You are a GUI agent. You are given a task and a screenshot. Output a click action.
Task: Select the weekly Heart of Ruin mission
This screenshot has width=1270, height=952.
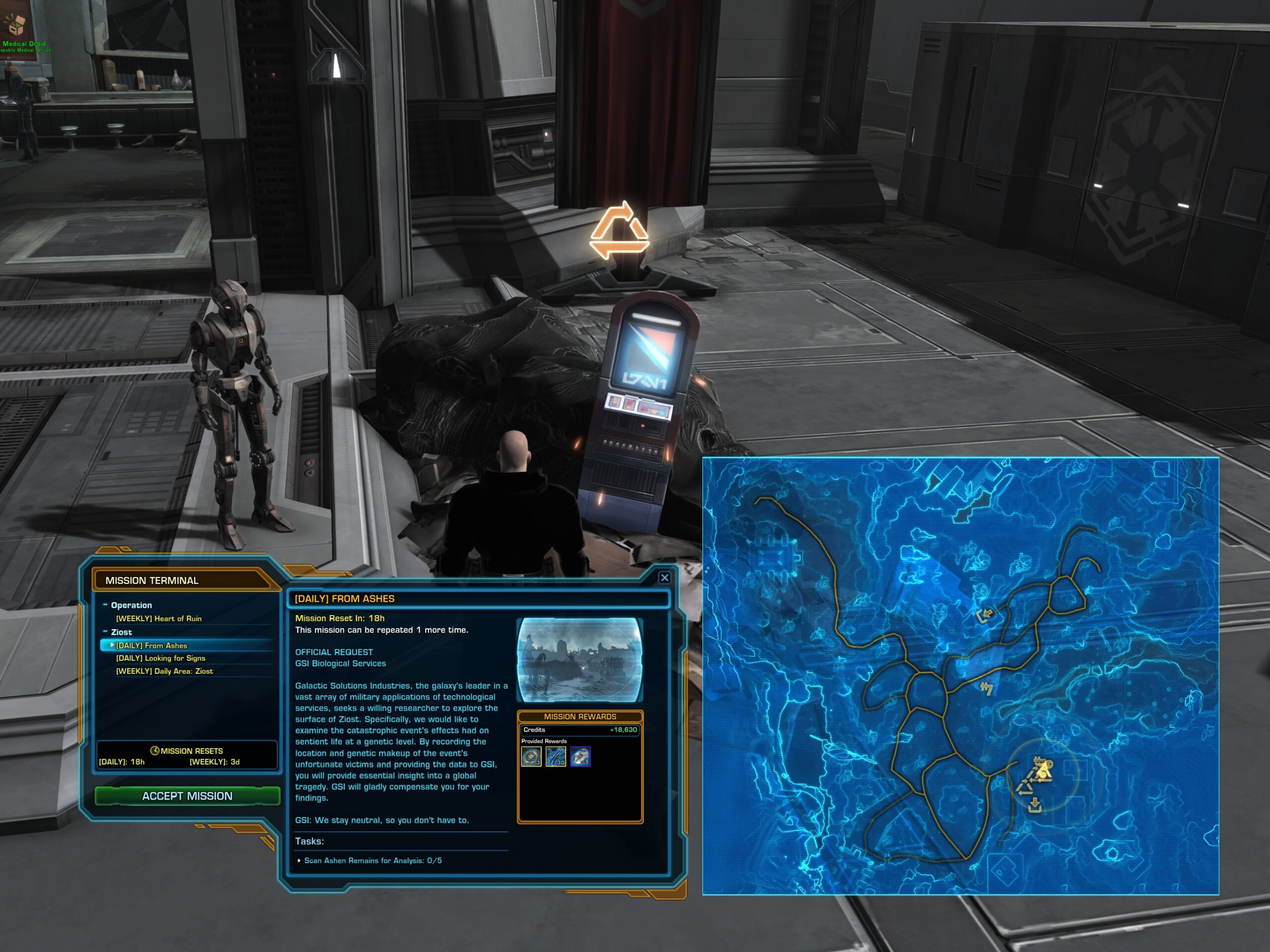158,619
